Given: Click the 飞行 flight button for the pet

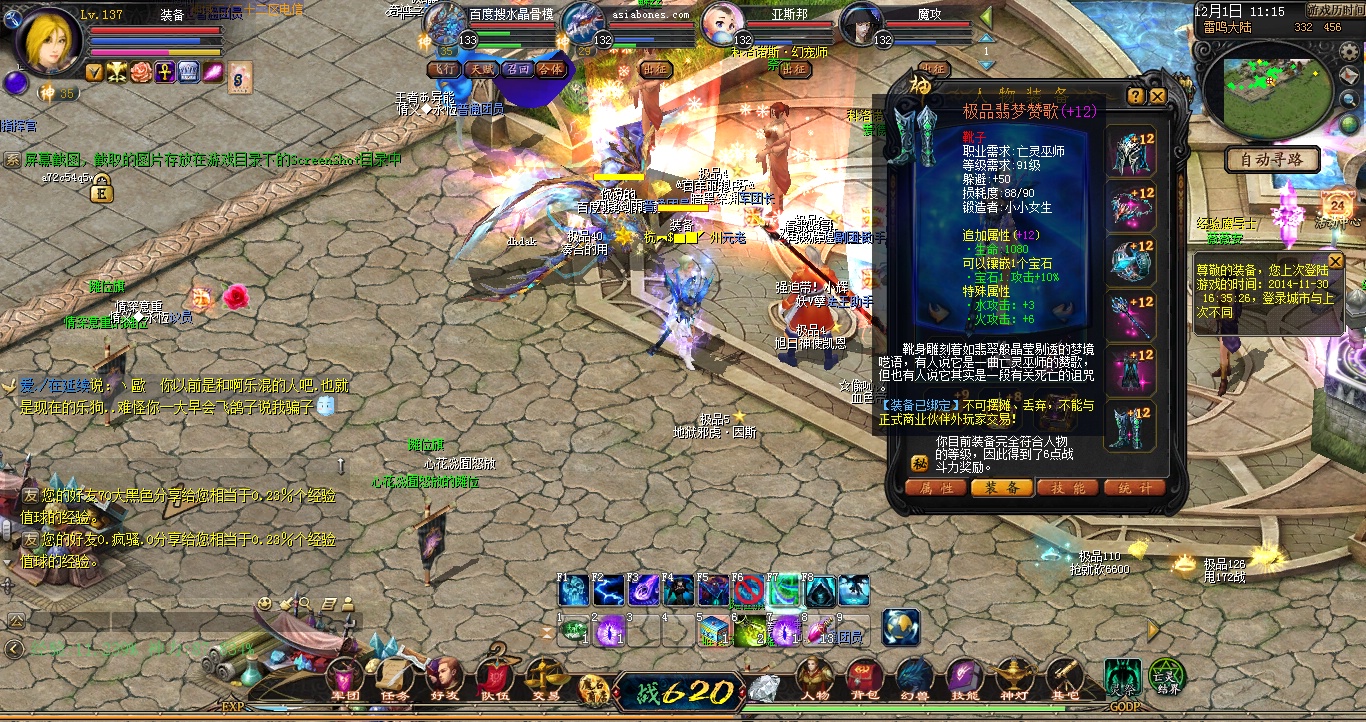Looking at the screenshot, I should pyautogui.click(x=443, y=69).
